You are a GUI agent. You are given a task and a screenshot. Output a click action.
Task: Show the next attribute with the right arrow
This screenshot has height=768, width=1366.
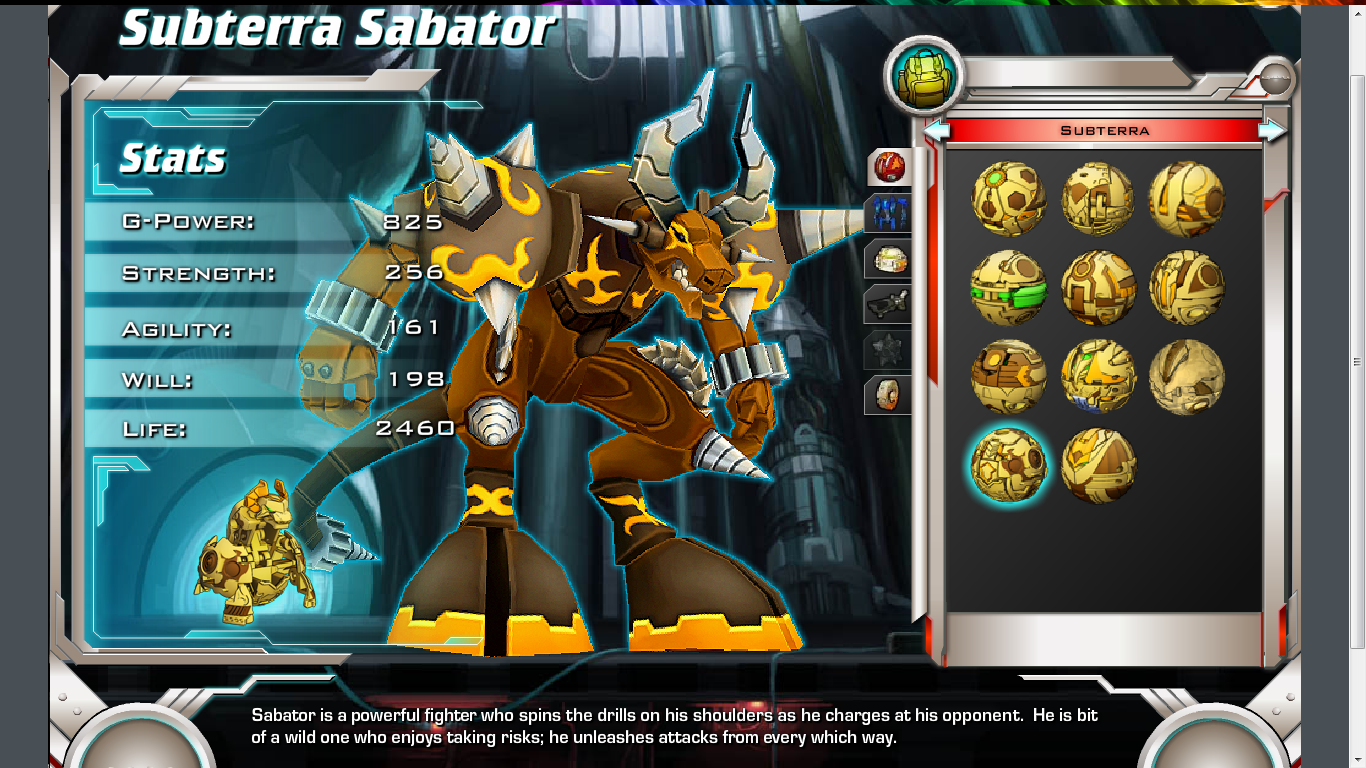[1272, 130]
